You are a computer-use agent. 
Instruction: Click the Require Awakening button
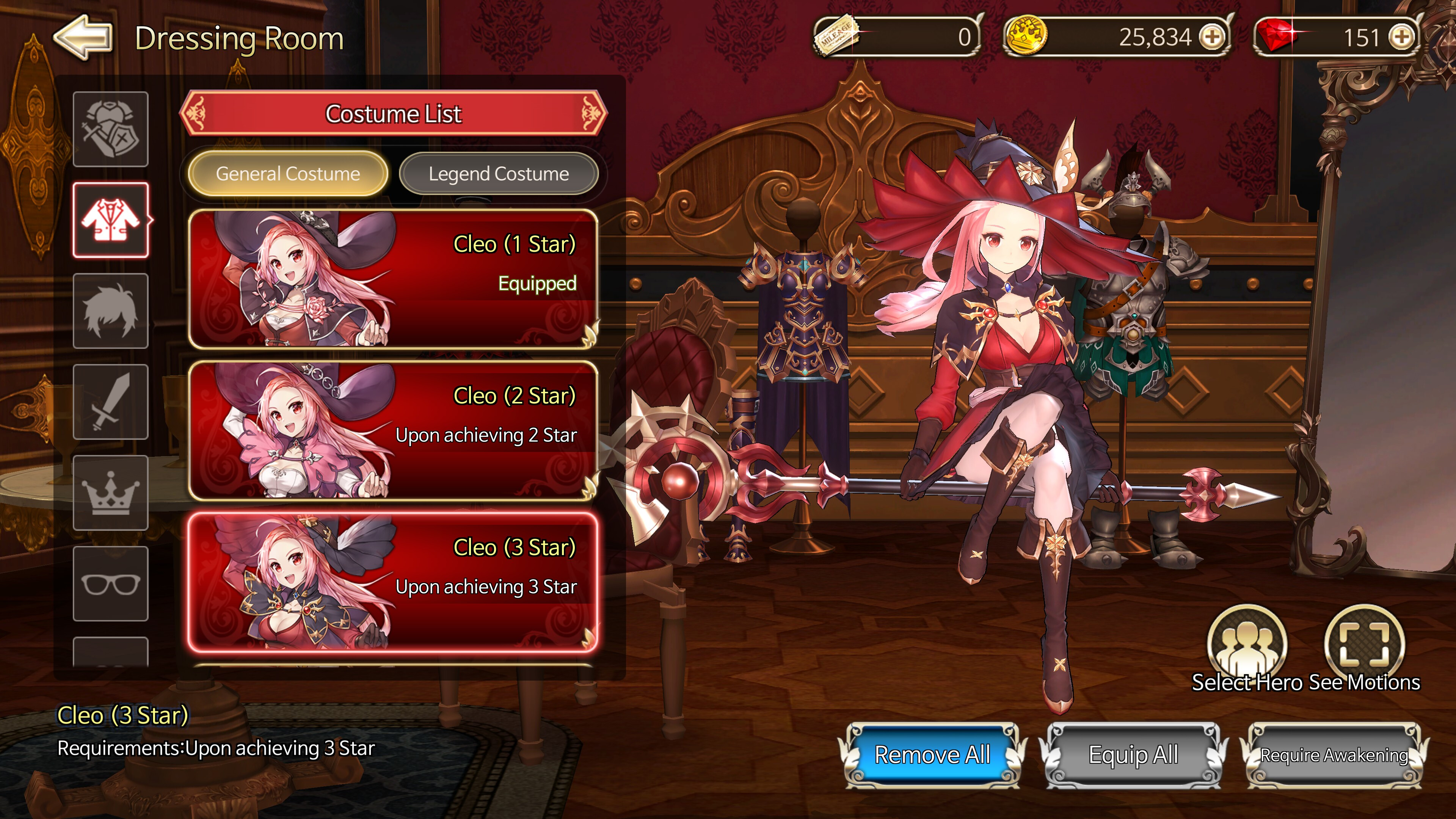click(x=1334, y=755)
